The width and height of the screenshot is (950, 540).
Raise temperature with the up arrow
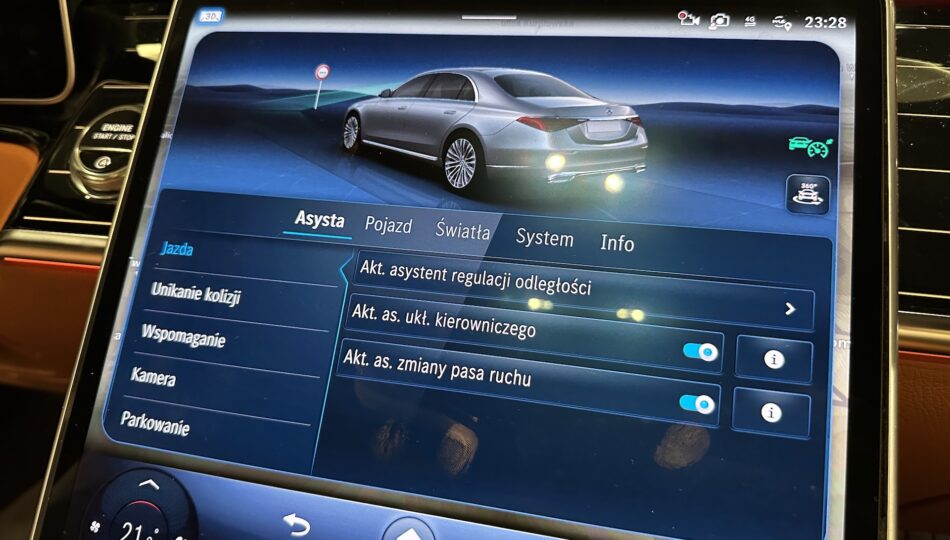[x=149, y=486]
